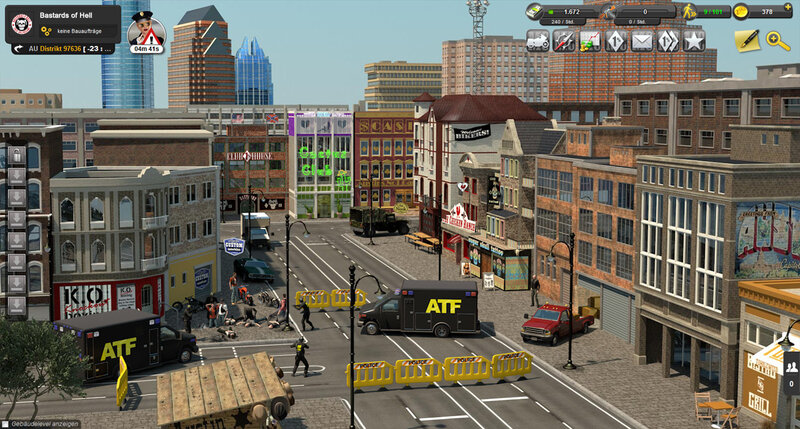This screenshot has width=800, height=429.
Task: Open the motorcycle menu button
Action: pos(538,41)
